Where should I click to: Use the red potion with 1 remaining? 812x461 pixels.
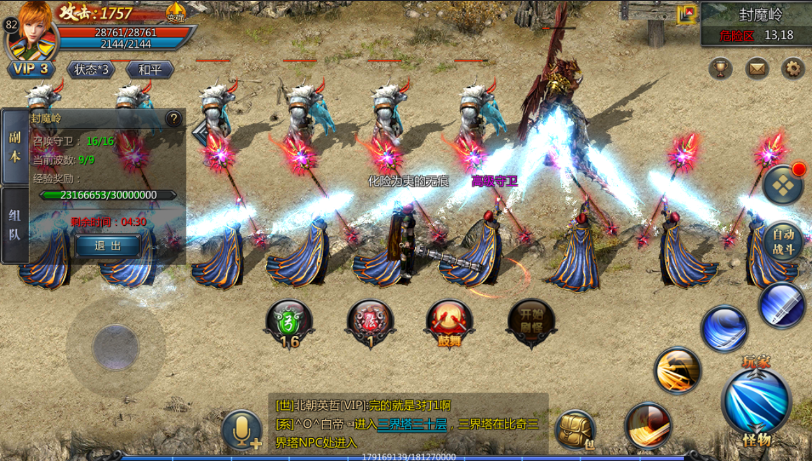[369, 322]
